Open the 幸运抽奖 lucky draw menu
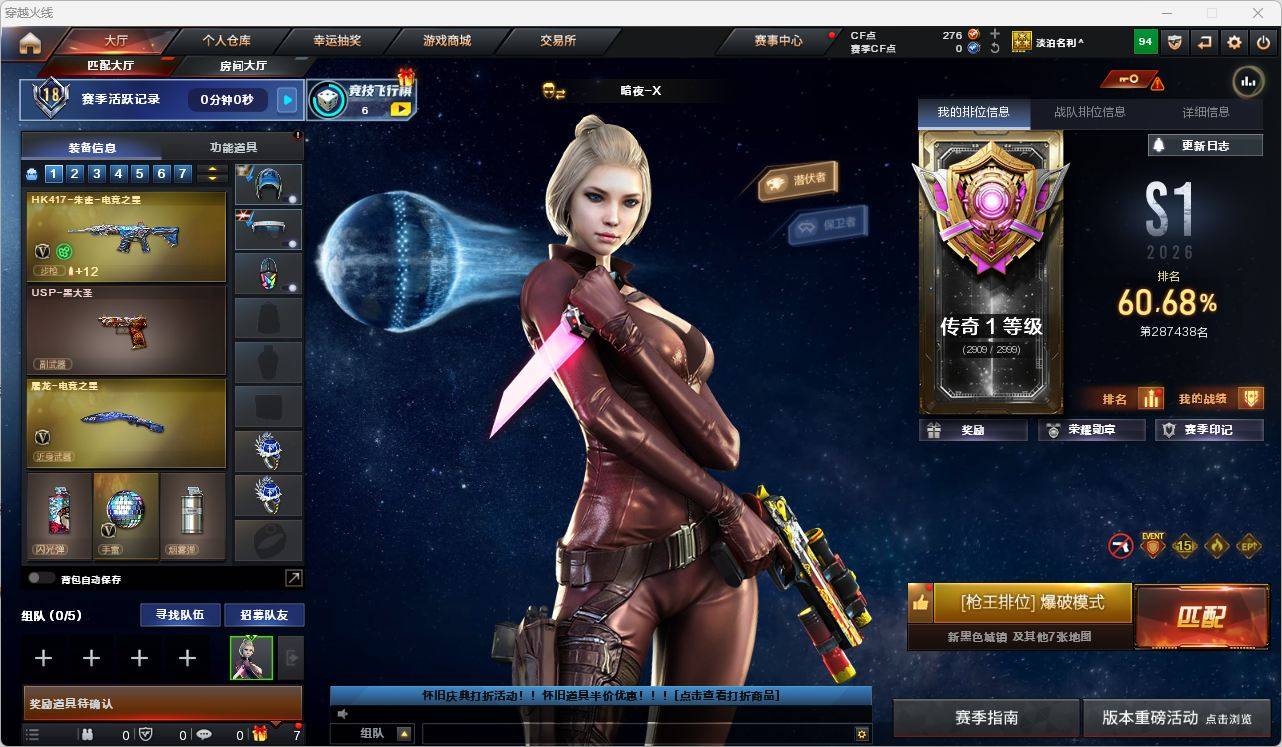Screen dimensions: 1282x747 [337, 41]
